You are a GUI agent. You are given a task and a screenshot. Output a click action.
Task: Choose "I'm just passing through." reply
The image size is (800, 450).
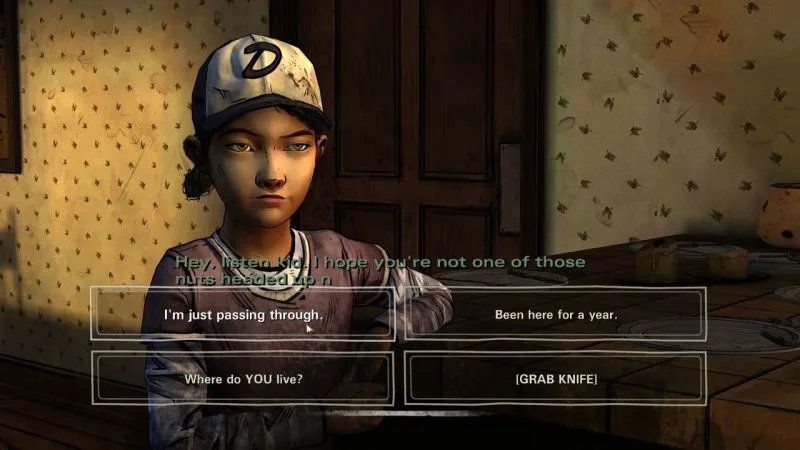click(243, 314)
